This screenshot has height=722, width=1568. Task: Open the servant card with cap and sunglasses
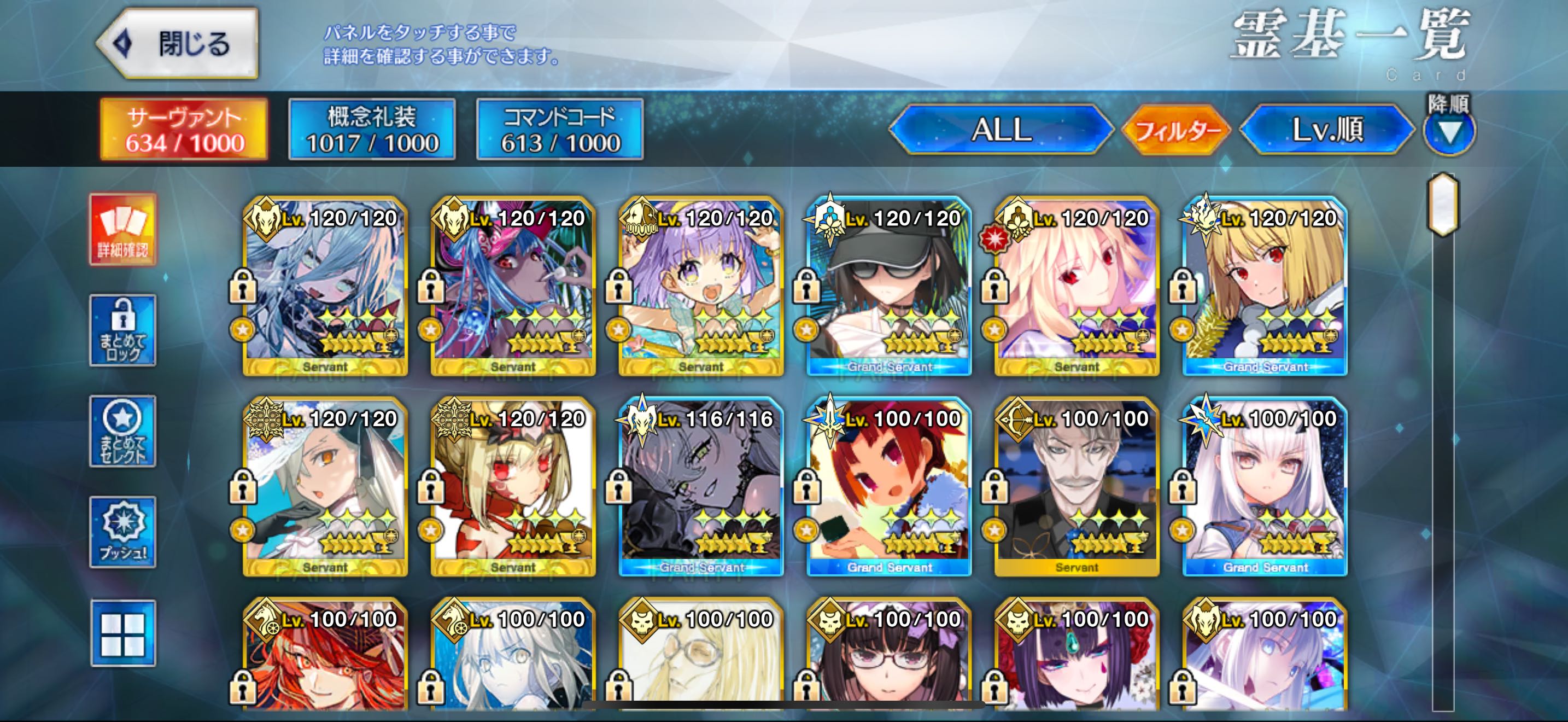coord(890,286)
